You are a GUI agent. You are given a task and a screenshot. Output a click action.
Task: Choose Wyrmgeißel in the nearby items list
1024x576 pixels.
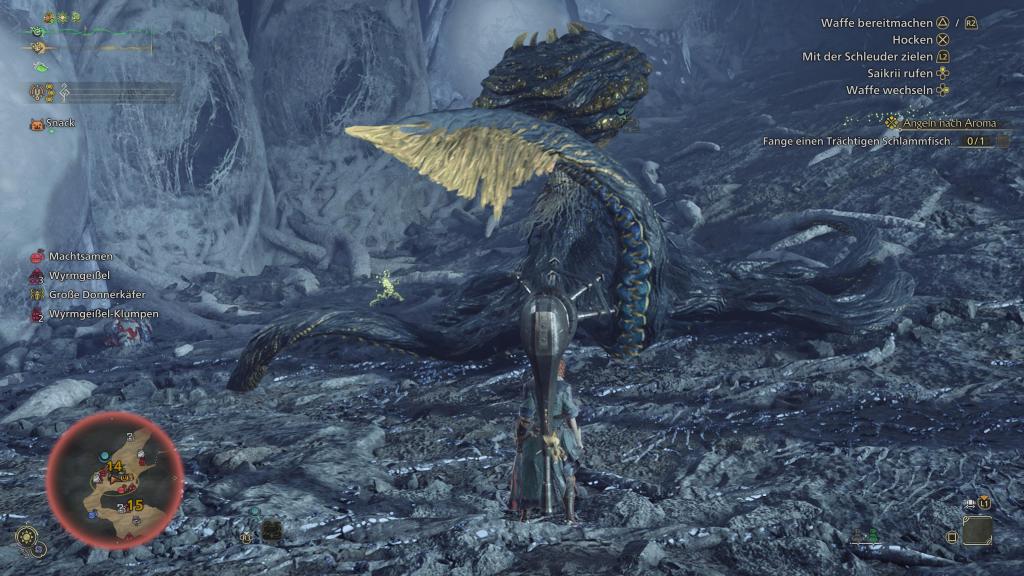pos(79,276)
